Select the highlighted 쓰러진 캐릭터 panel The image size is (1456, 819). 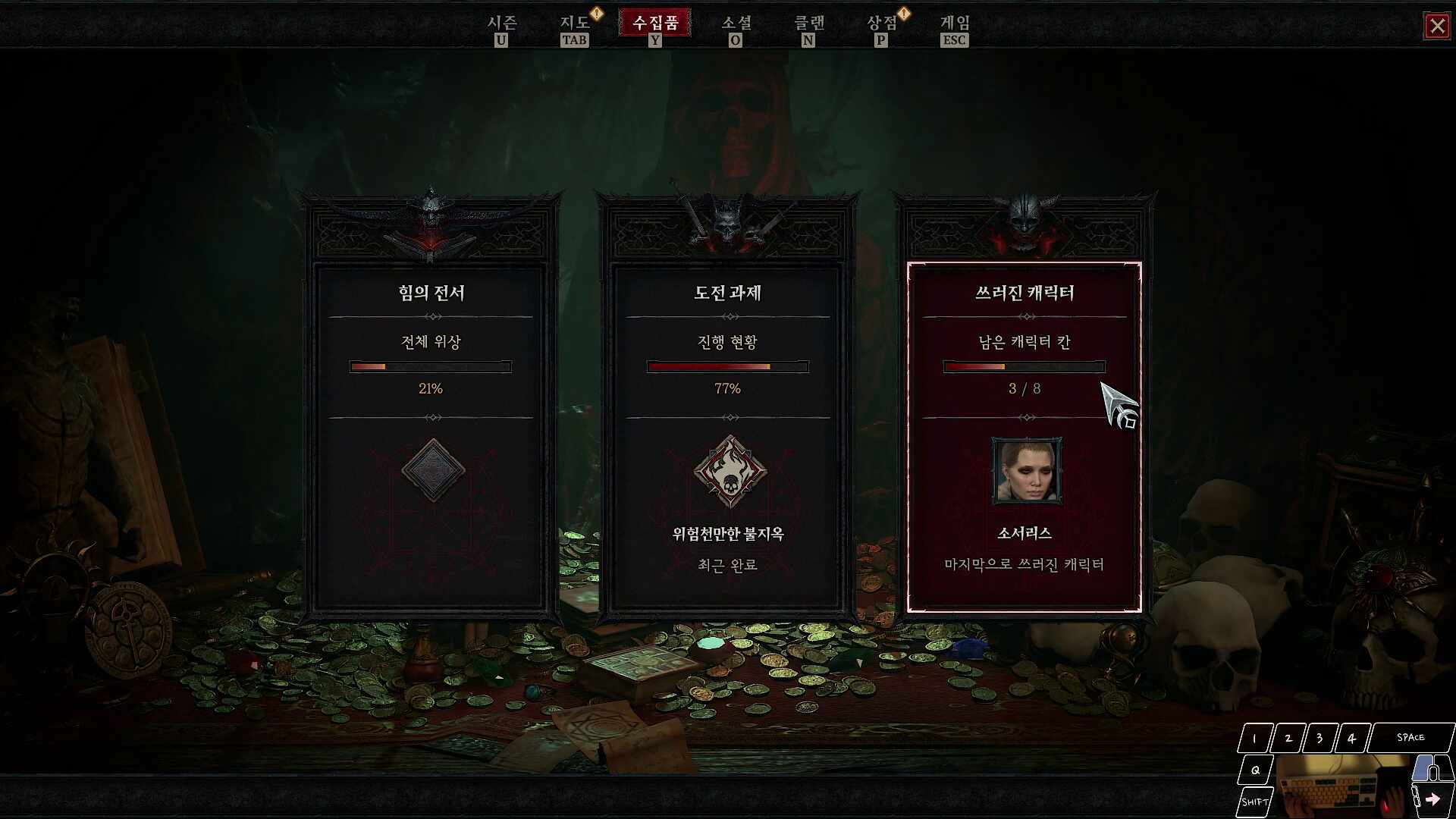click(x=1021, y=436)
